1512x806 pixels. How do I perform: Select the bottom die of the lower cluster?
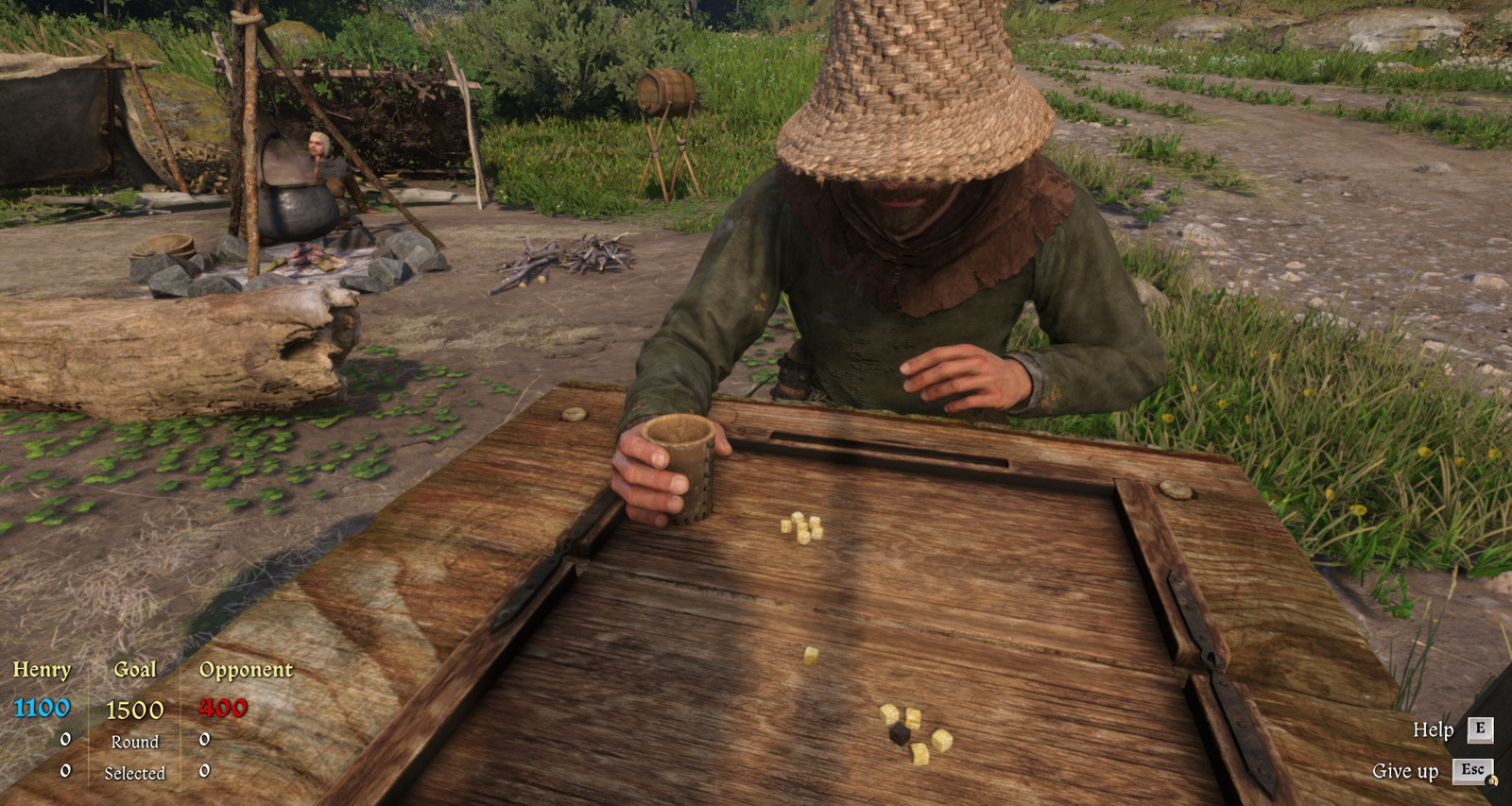pos(919,753)
